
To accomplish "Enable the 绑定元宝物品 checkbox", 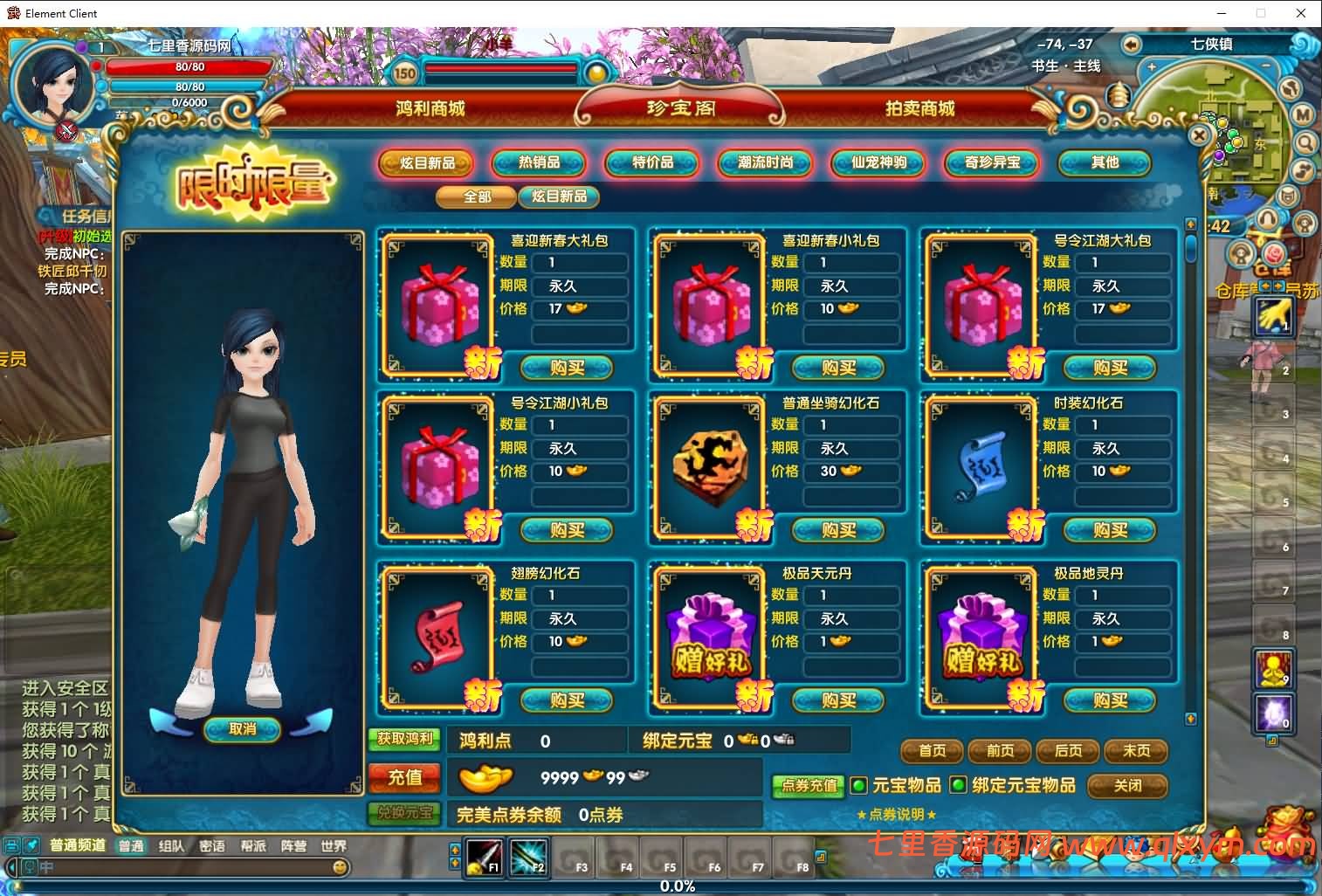I will coord(958,785).
